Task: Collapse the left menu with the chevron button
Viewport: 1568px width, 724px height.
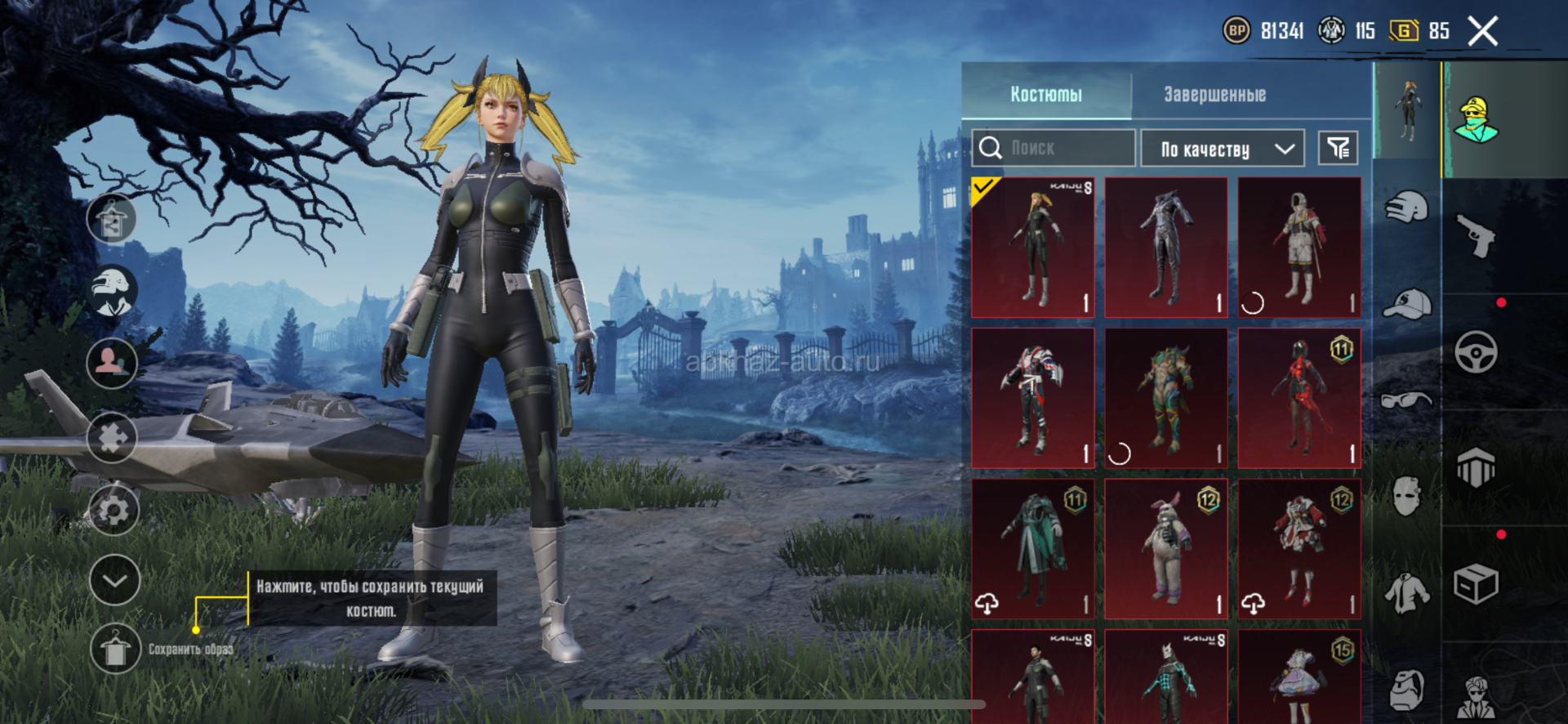Action: click(x=114, y=580)
